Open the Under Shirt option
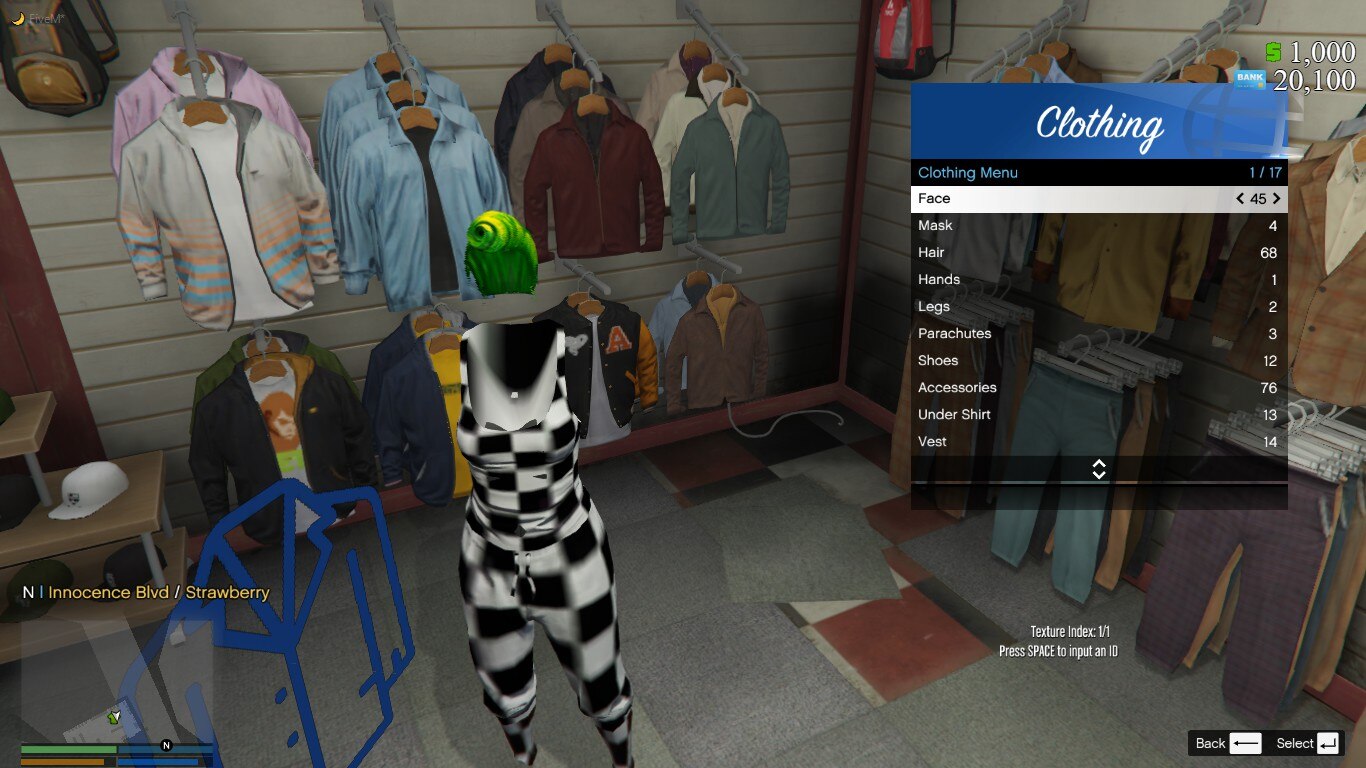Screen dimensions: 1366x768 (x=1098, y=415)
